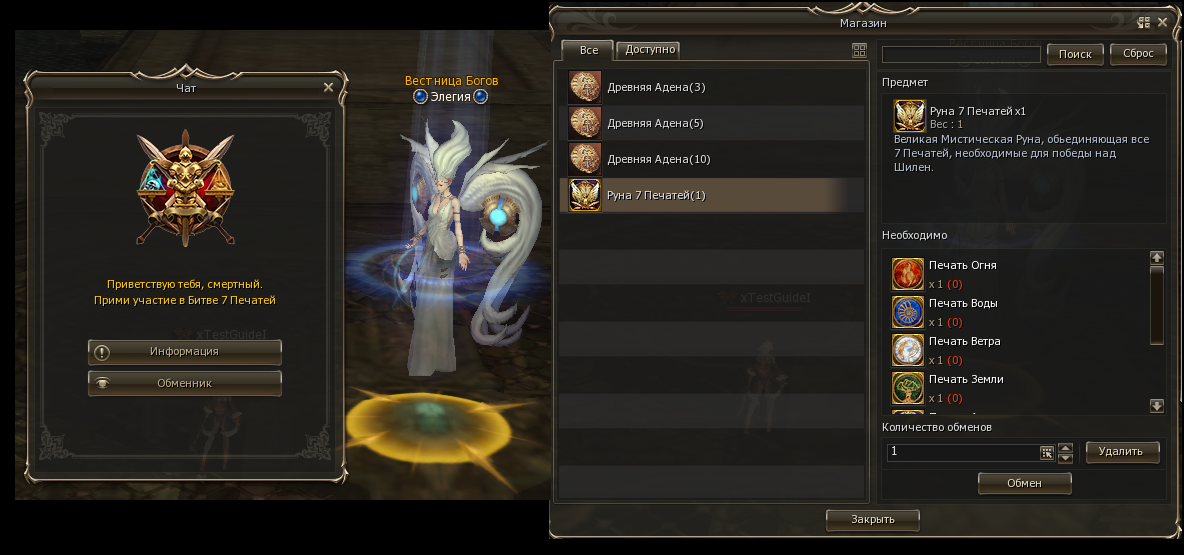Reset the search with Сброс
Image resolution: width=1184 pixels, height=555 pixels.
coord(1138,54)
